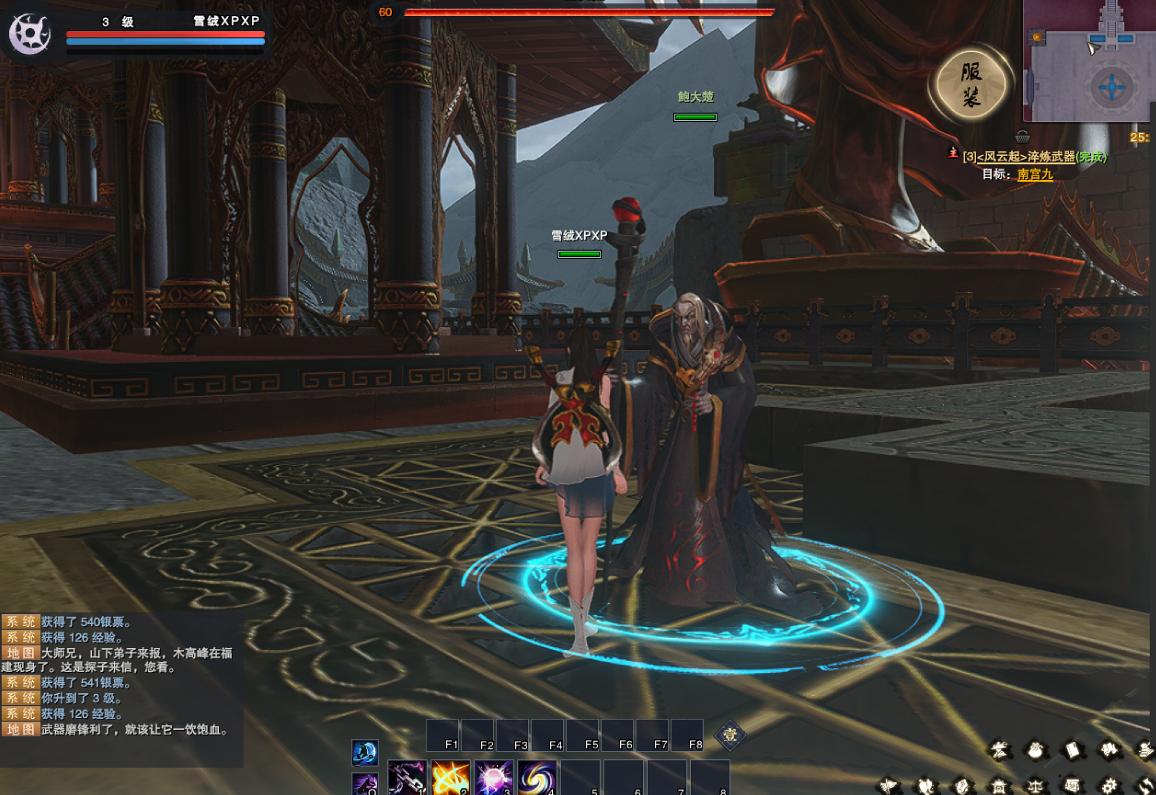The height and width of the screenshot is (795, 1156).
Task: Cast the purple orb skill in slot 3
Action: pyautogui.click(x=494, y=778)
